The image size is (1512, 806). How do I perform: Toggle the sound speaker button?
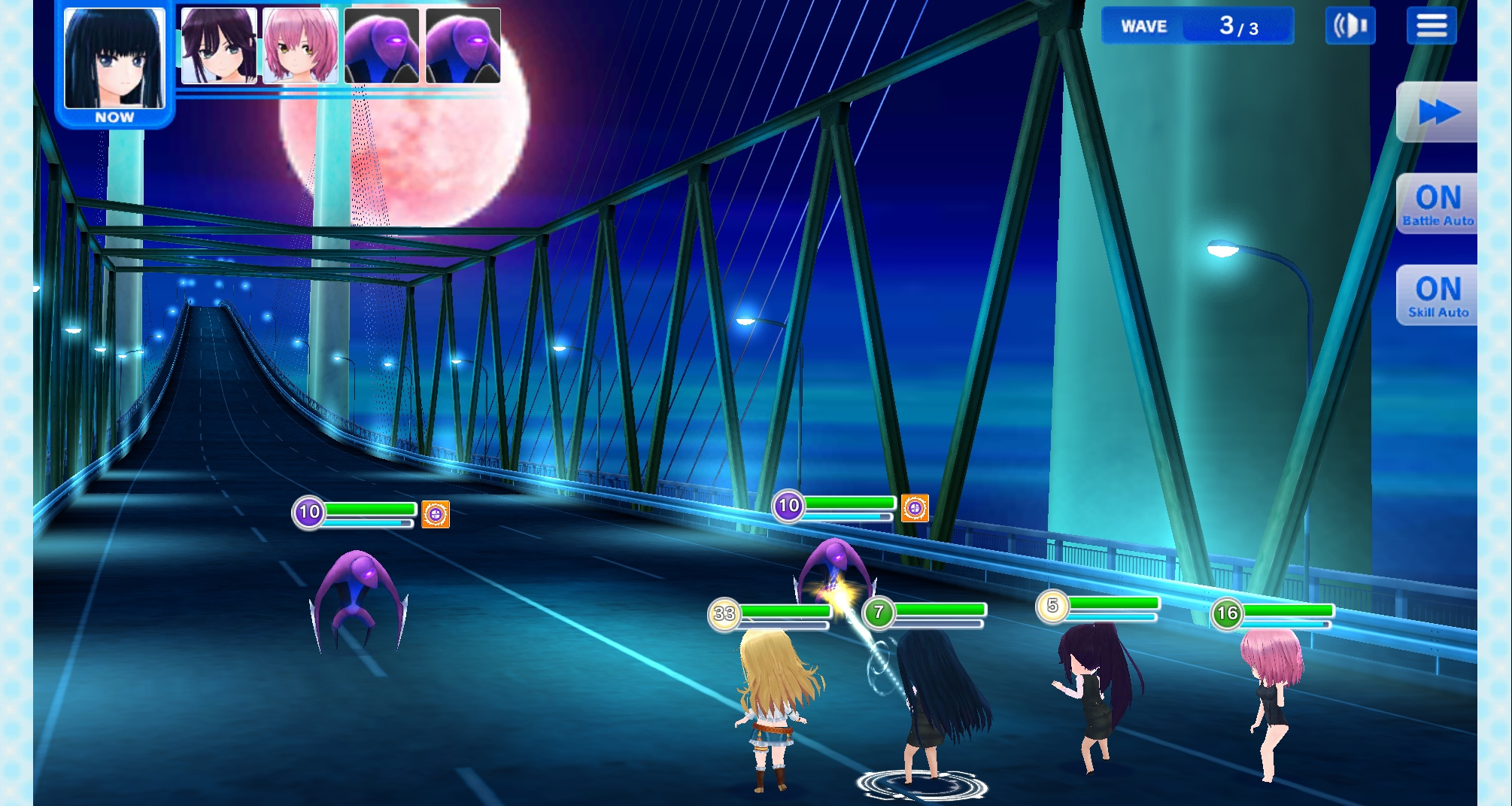[x=1350, y=26]
